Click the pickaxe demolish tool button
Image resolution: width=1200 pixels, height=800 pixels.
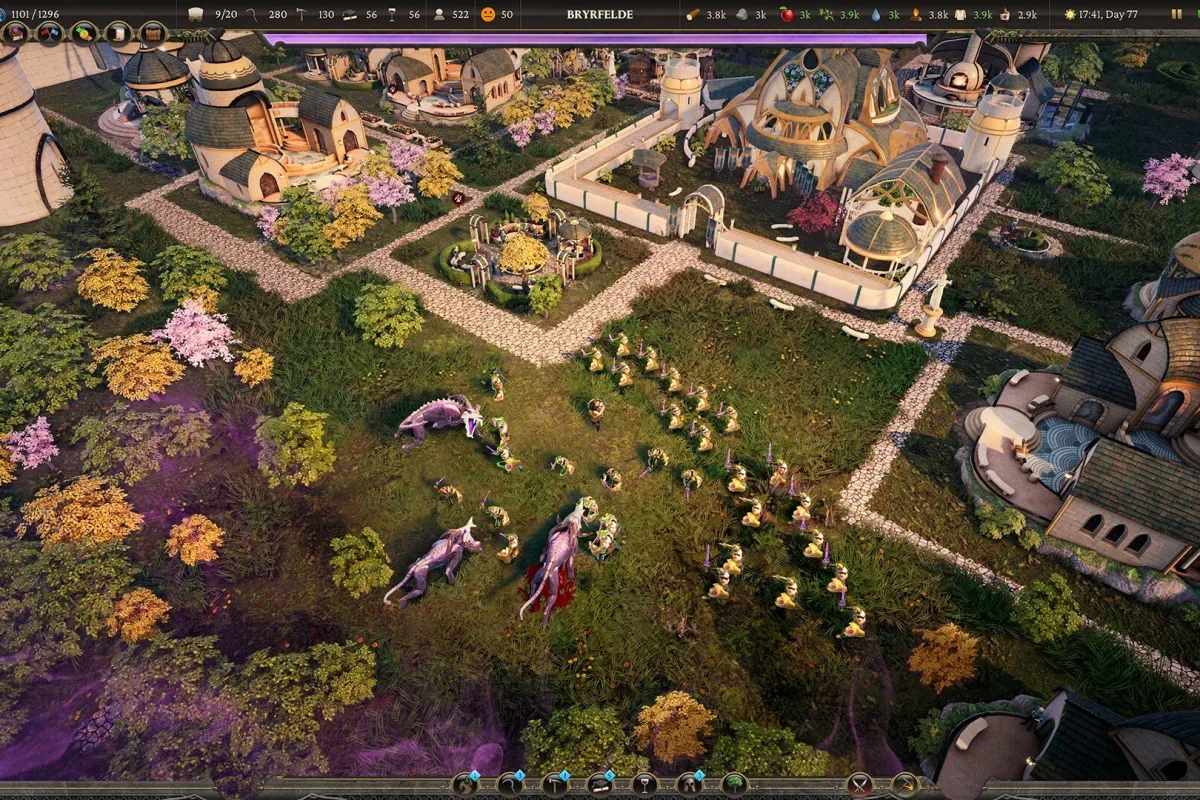[x=904, y=784]
